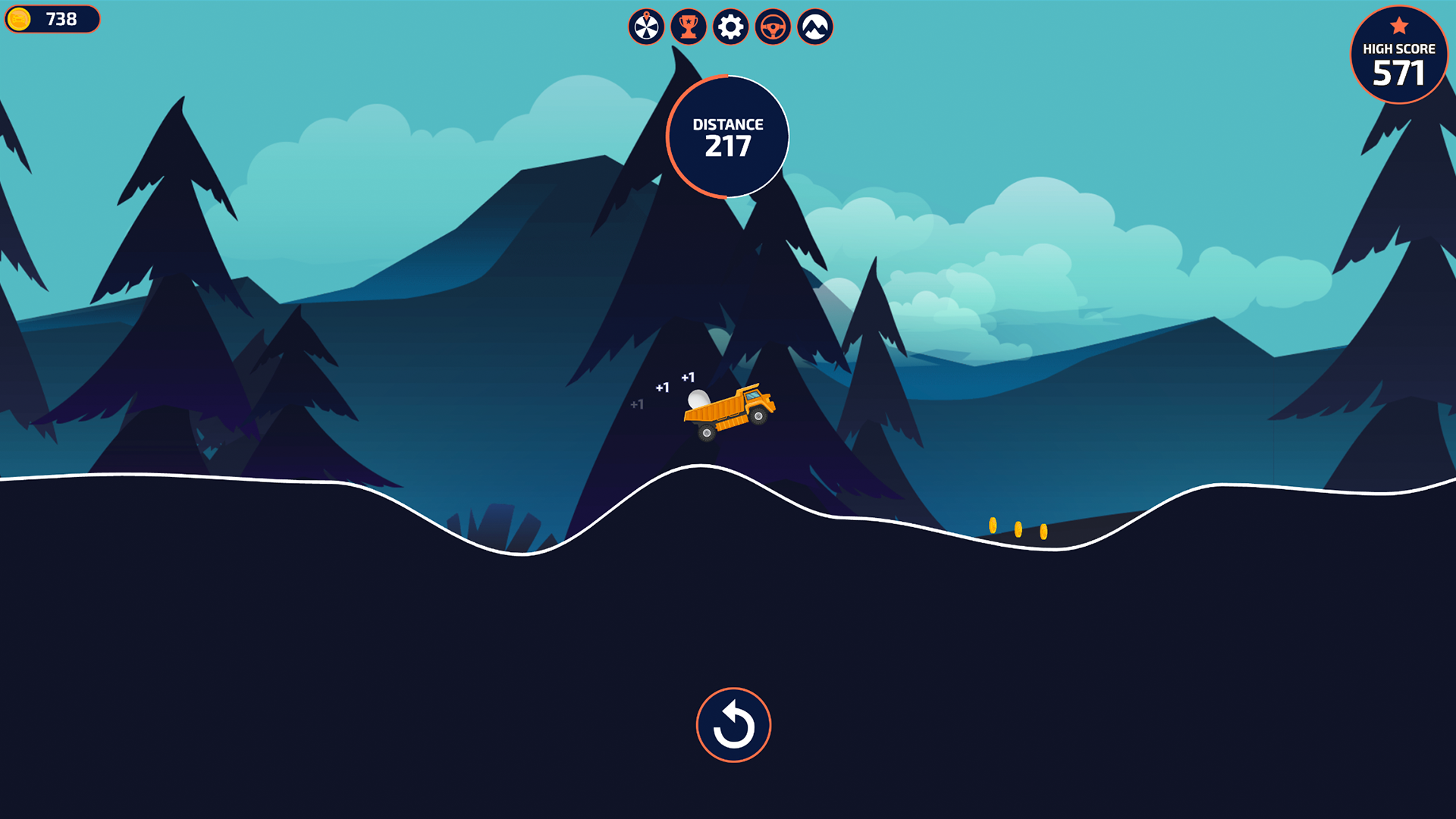Open level selection via mountain icon
1456x819 pixels.
tap(814, 27)
